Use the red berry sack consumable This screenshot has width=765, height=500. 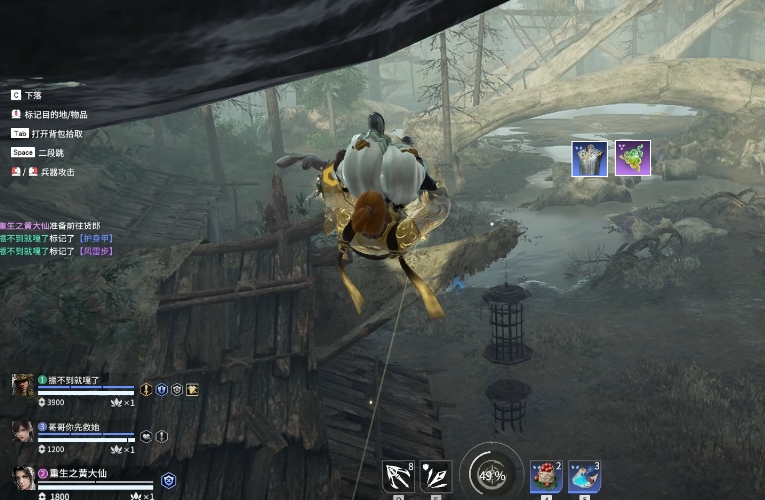[545, 477]
